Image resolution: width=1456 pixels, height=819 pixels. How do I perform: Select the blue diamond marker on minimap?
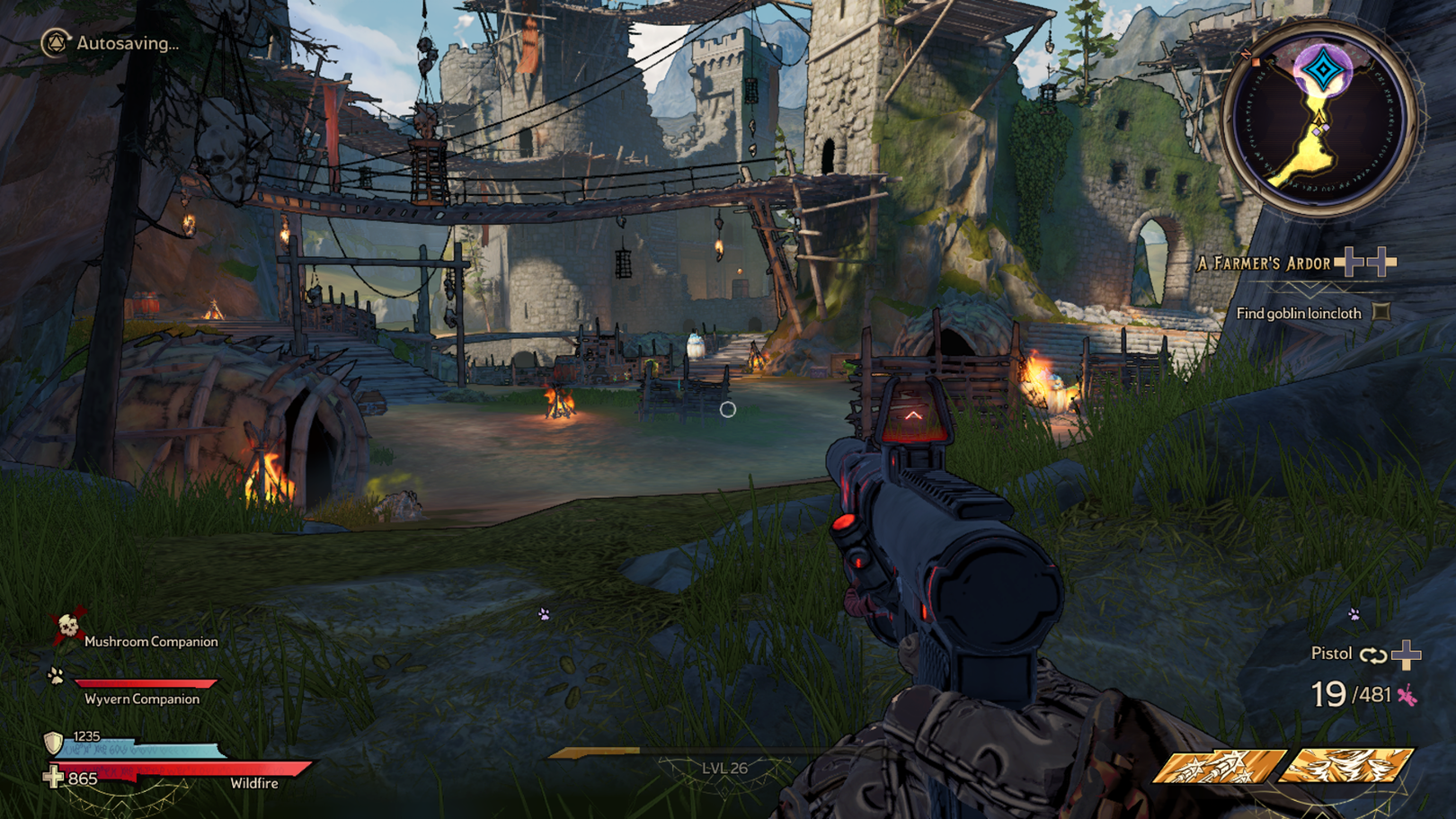tap(1323, 68)
